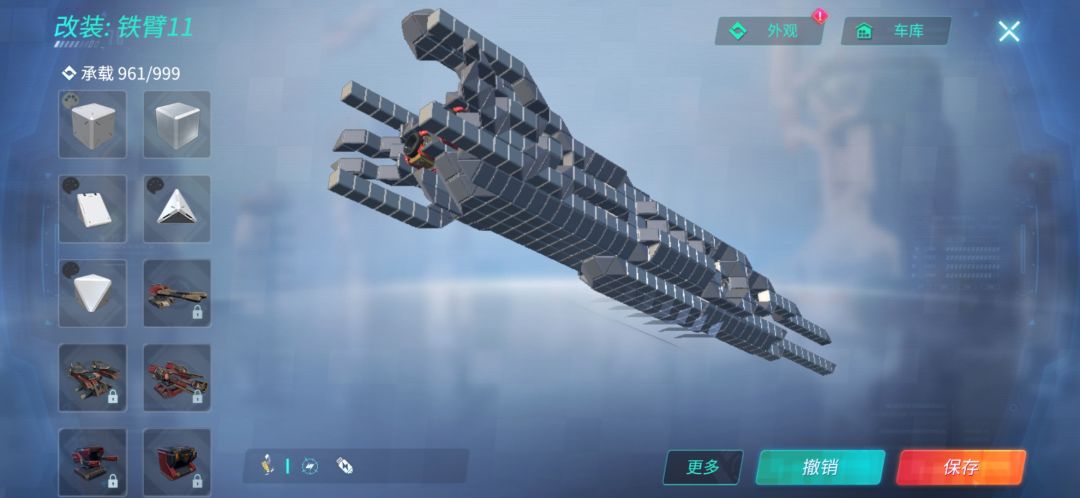The height and width of the screenshot is (498, 1080).
Task: Undo changes with 撤销
Action: (820, 467)
